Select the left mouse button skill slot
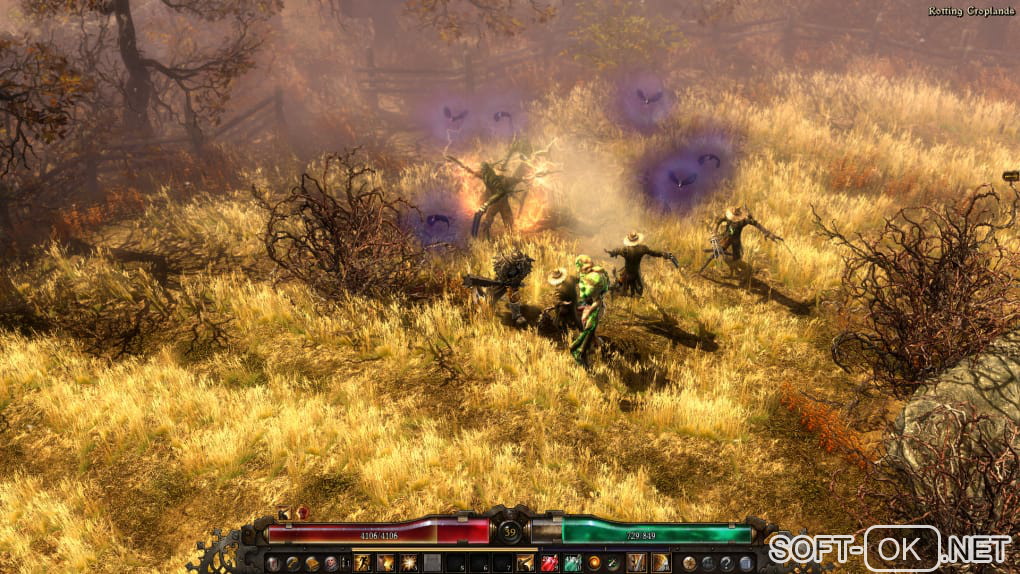1020x574 pixels. pyautogui.click(x=636, y=563)
